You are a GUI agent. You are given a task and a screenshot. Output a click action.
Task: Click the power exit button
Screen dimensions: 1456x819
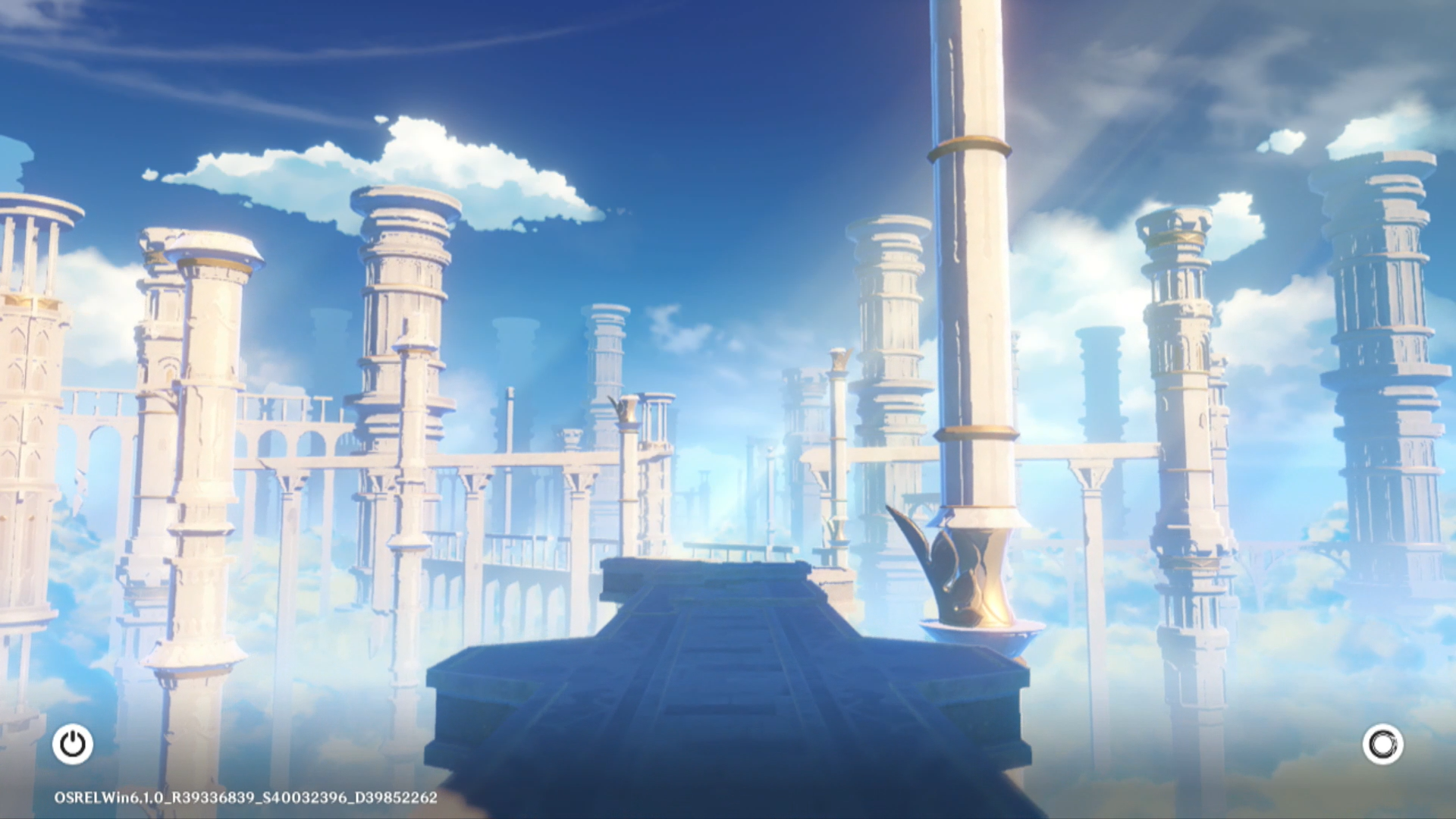tap(73, 744)
